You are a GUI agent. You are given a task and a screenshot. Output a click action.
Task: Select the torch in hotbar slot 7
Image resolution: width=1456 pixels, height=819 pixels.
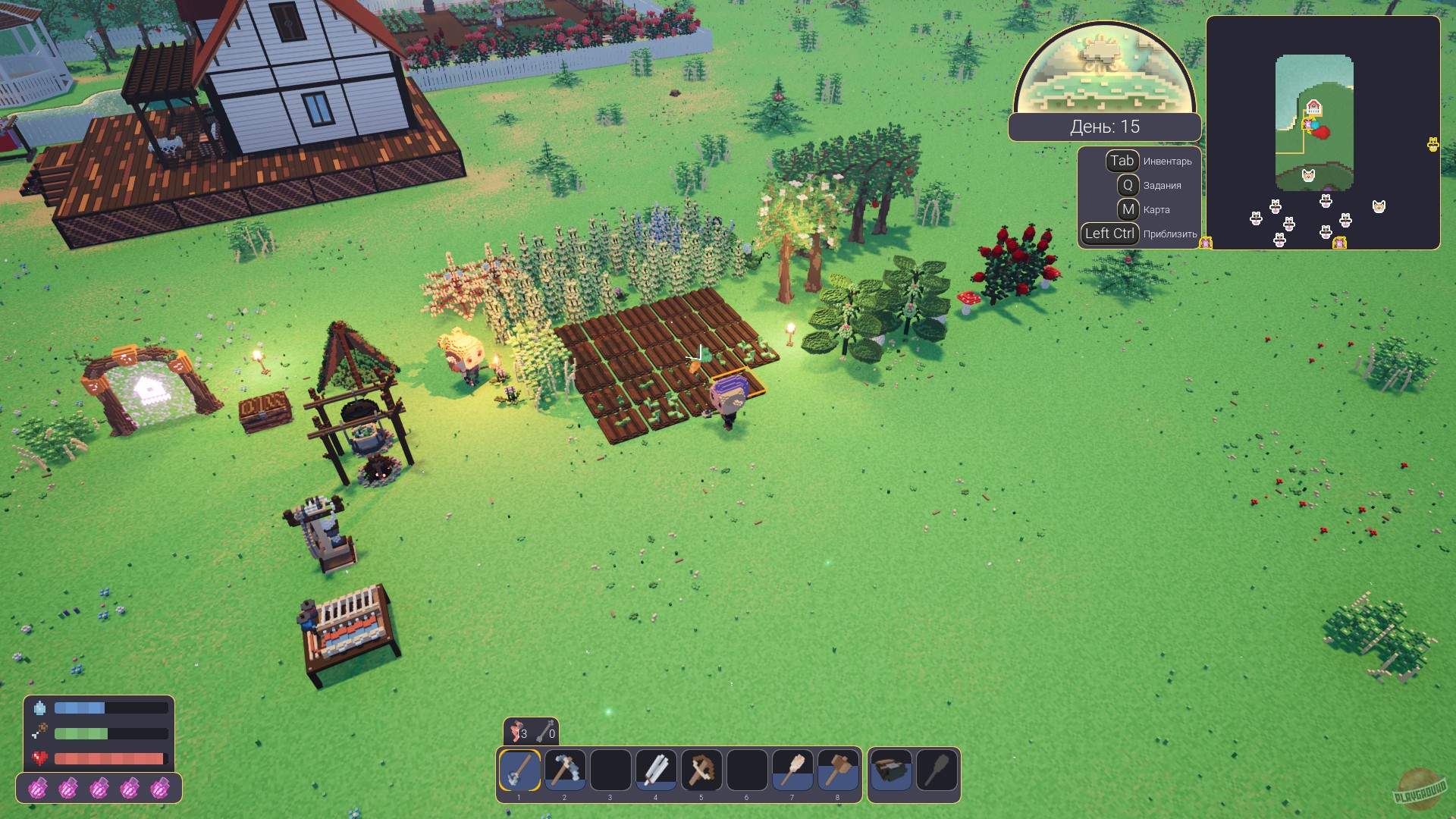pyautogui.click(x=794, y=770)
